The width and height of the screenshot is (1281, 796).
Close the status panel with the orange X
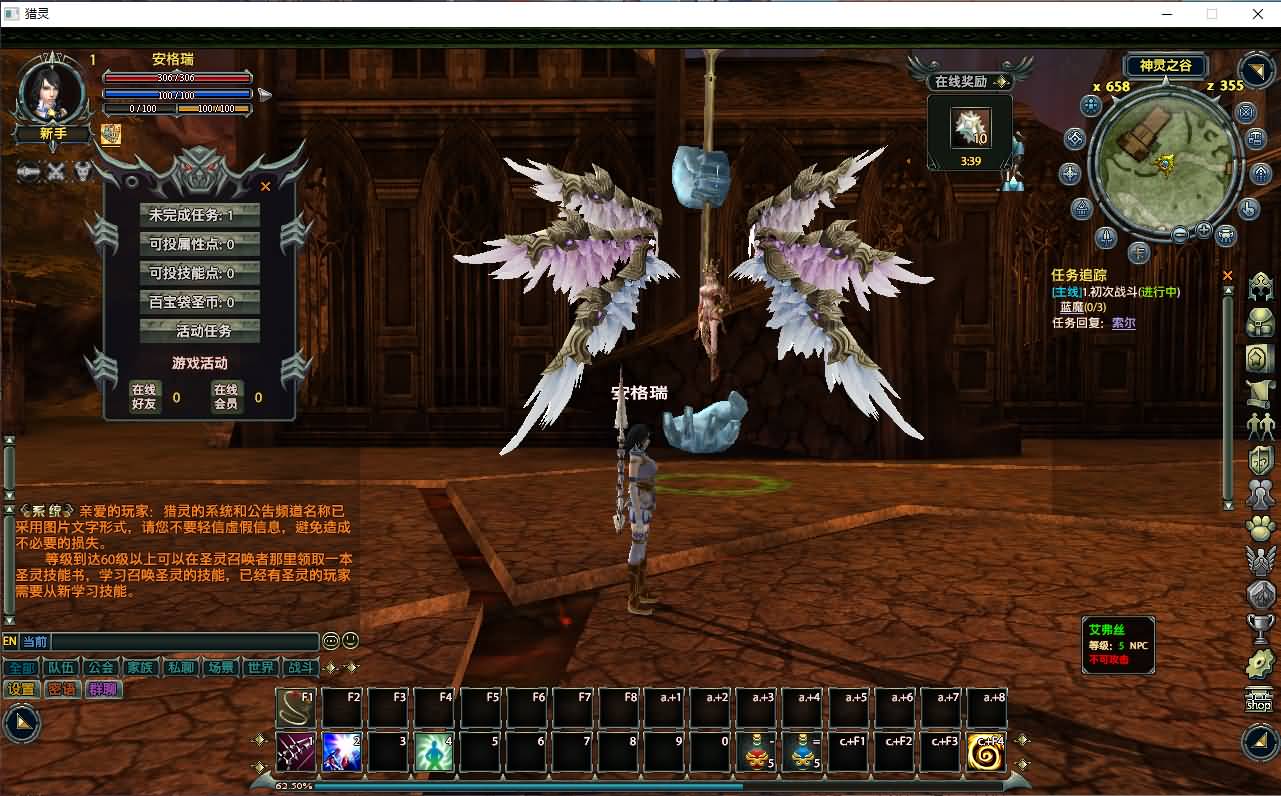pyautogui.click(x=265, y=186)
